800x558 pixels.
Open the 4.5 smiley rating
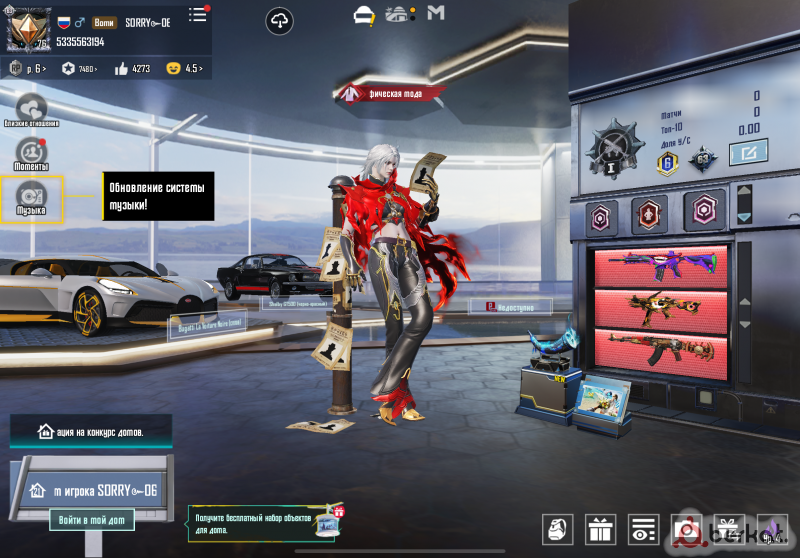(186, 69)
